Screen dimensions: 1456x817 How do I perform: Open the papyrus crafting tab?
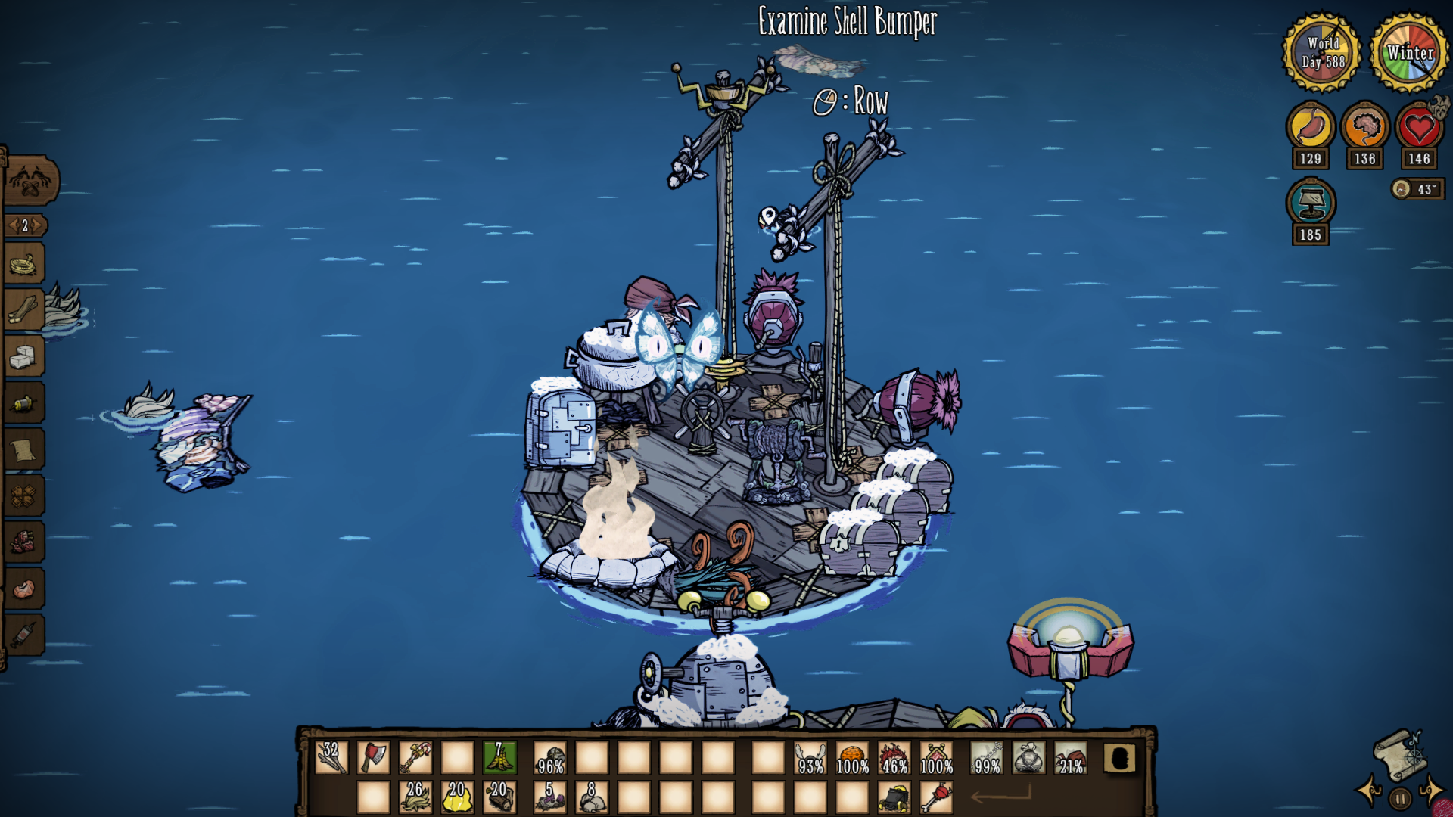click(24, 449)
